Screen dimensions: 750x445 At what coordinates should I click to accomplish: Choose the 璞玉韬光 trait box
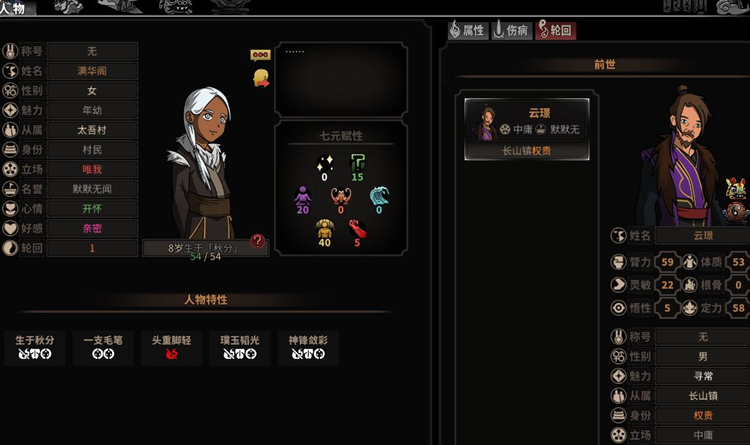pos(239,347)
